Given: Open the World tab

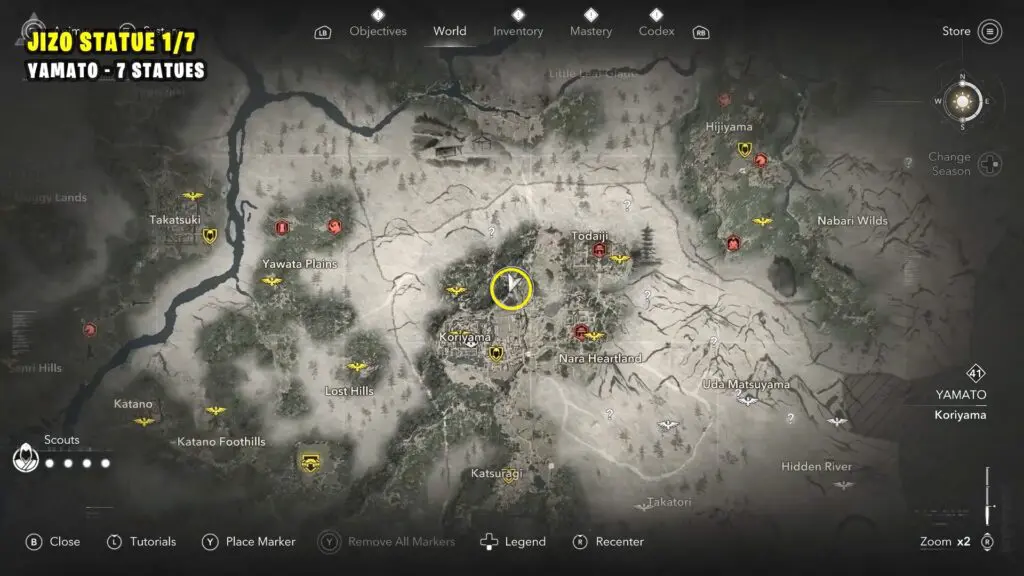Looking at the screenshot, I should (449, 31).
